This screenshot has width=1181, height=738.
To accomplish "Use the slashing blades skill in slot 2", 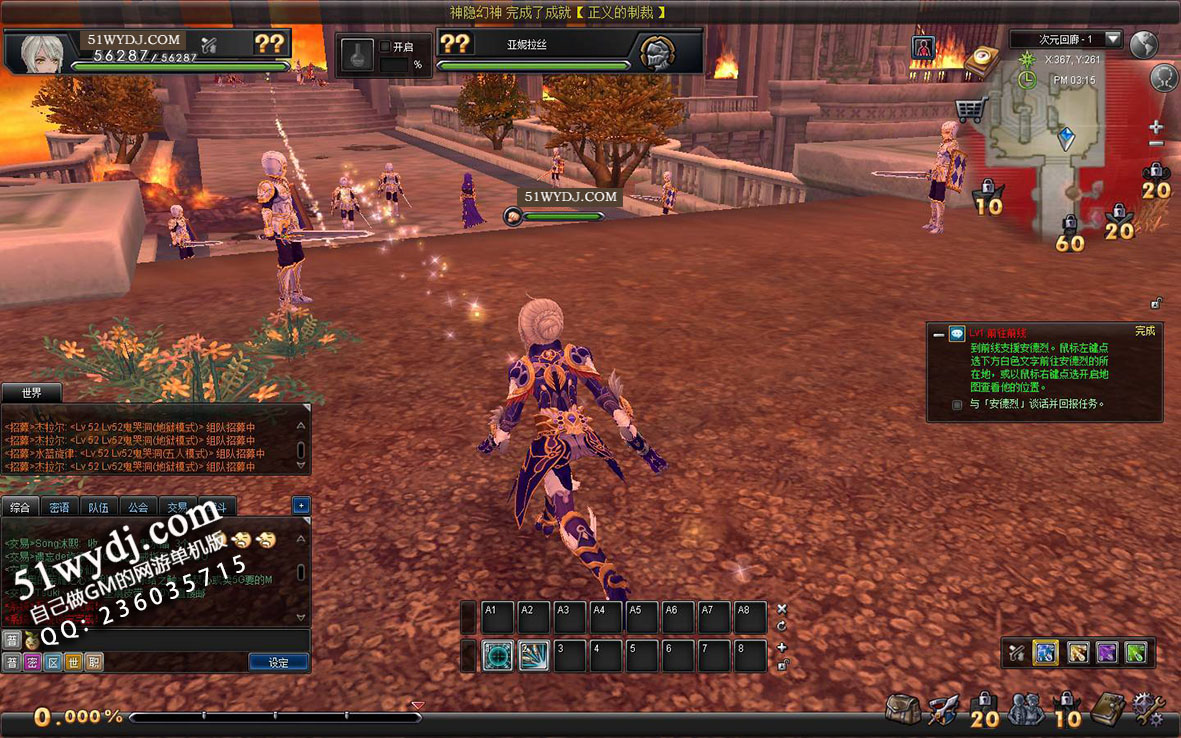I will pos(534,655).
